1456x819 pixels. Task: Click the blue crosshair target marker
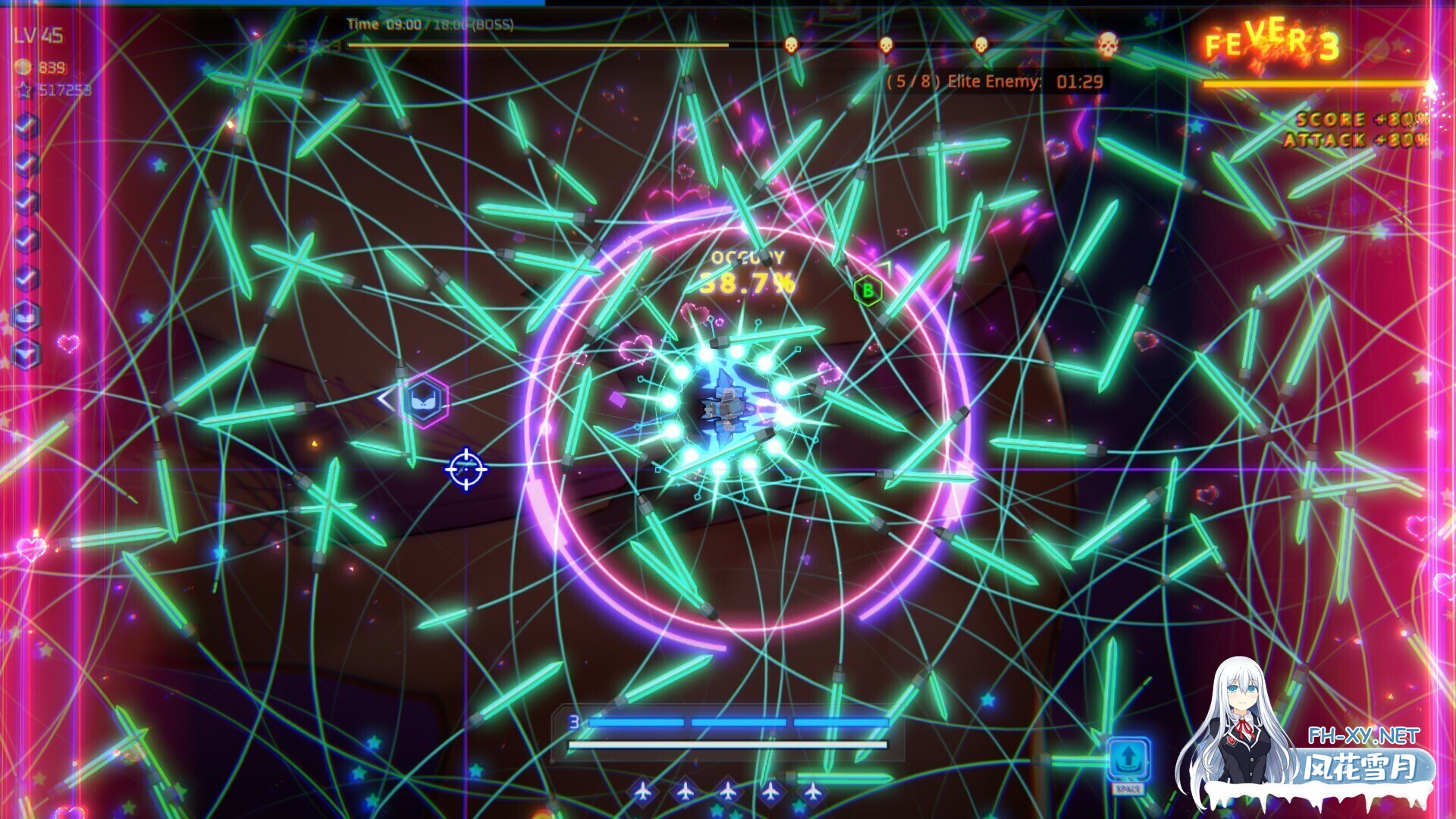(x=465, y=469)
